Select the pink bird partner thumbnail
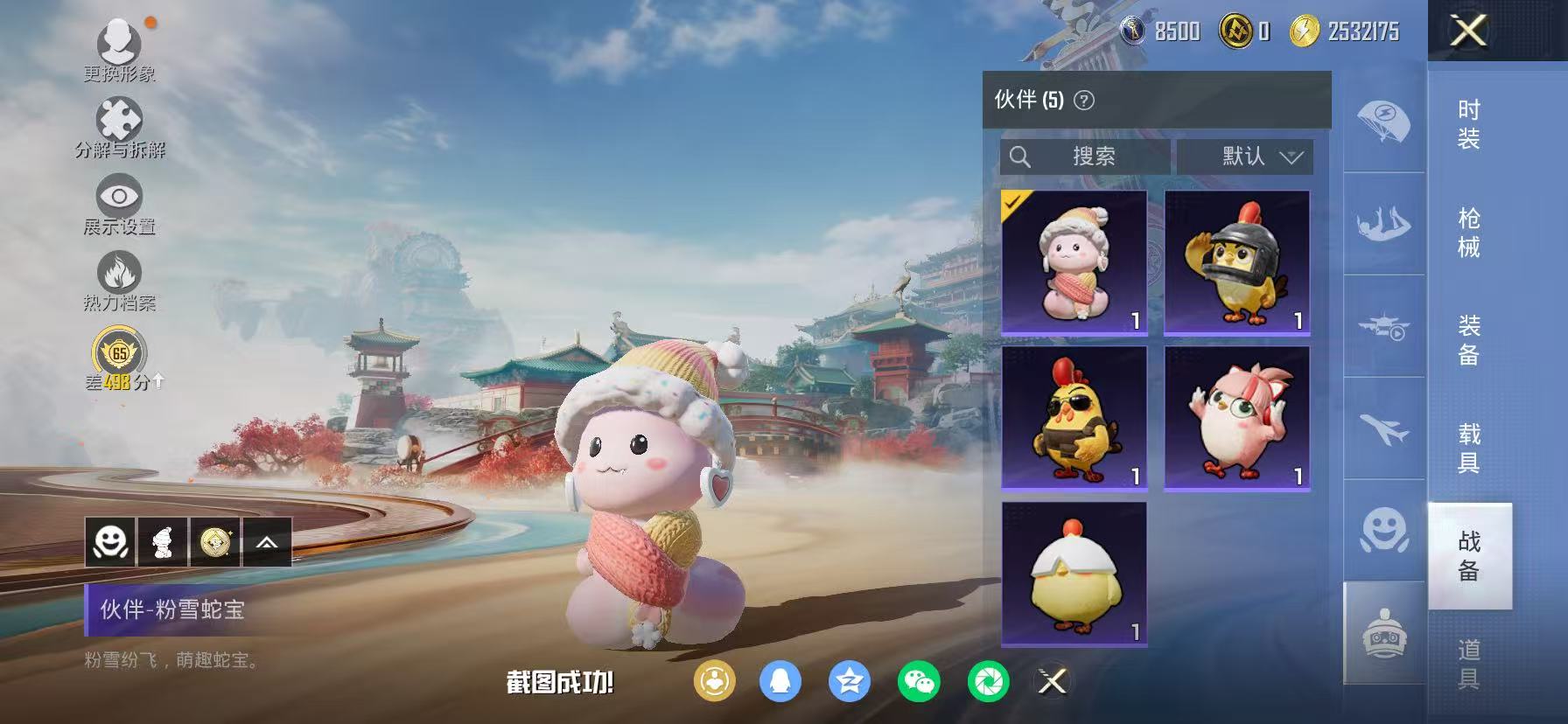The width and height of the screenshot is (1568, 724). coord(1235,418)
